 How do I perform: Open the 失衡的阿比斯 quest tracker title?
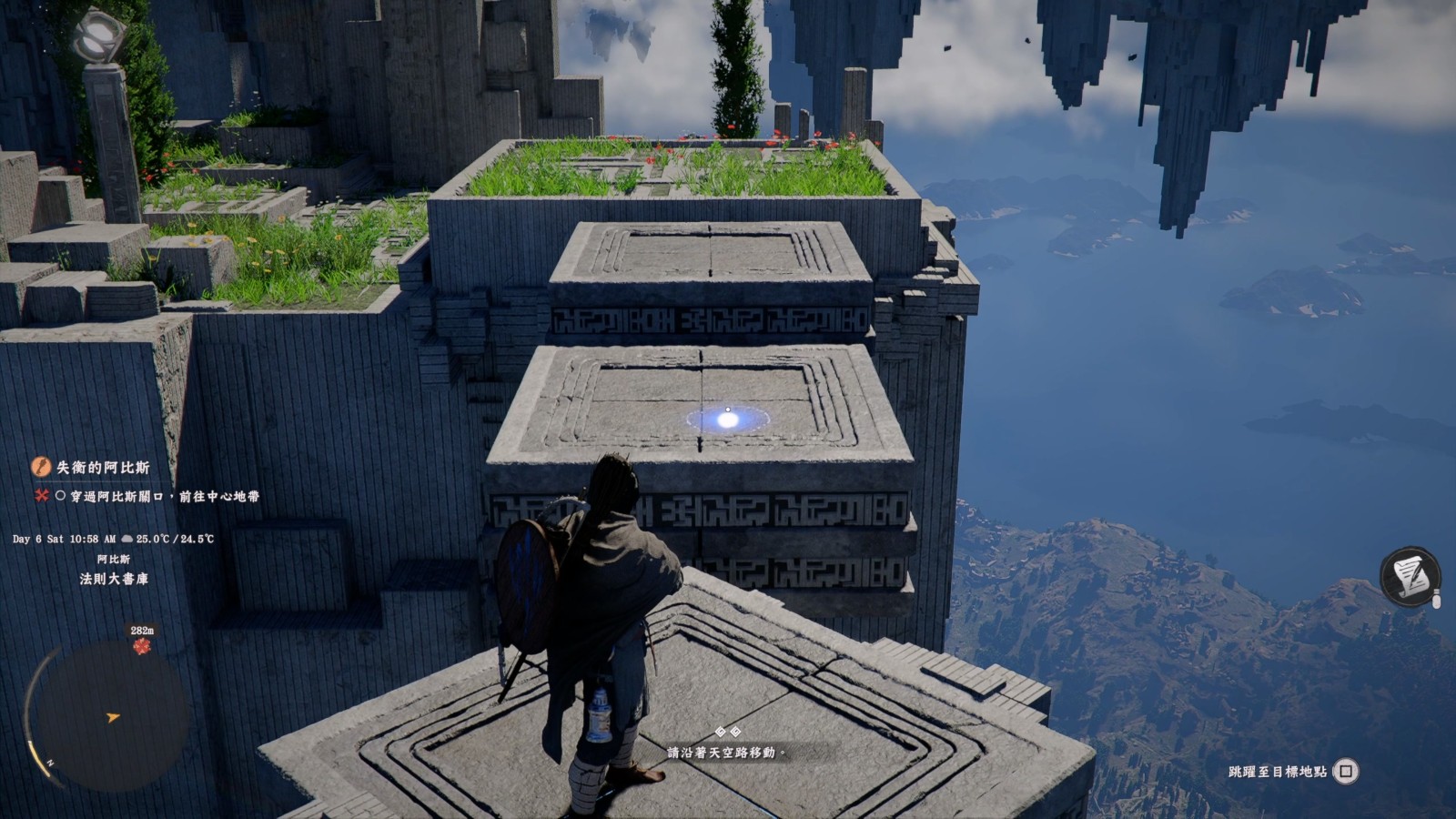(x=103, y=467)
